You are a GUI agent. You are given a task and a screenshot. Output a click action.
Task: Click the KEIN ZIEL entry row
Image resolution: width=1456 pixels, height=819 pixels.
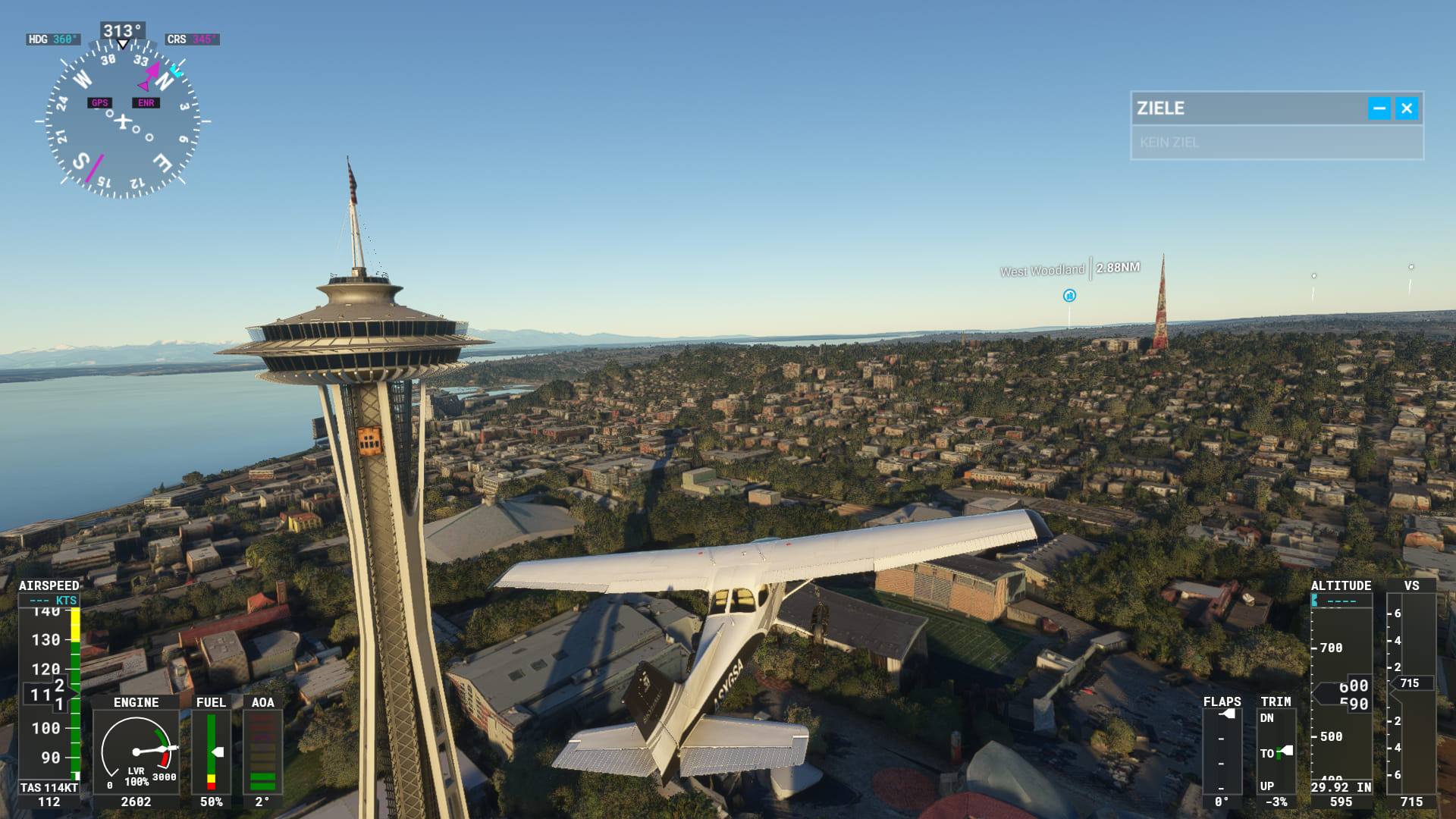click(x=1276, y=143)
